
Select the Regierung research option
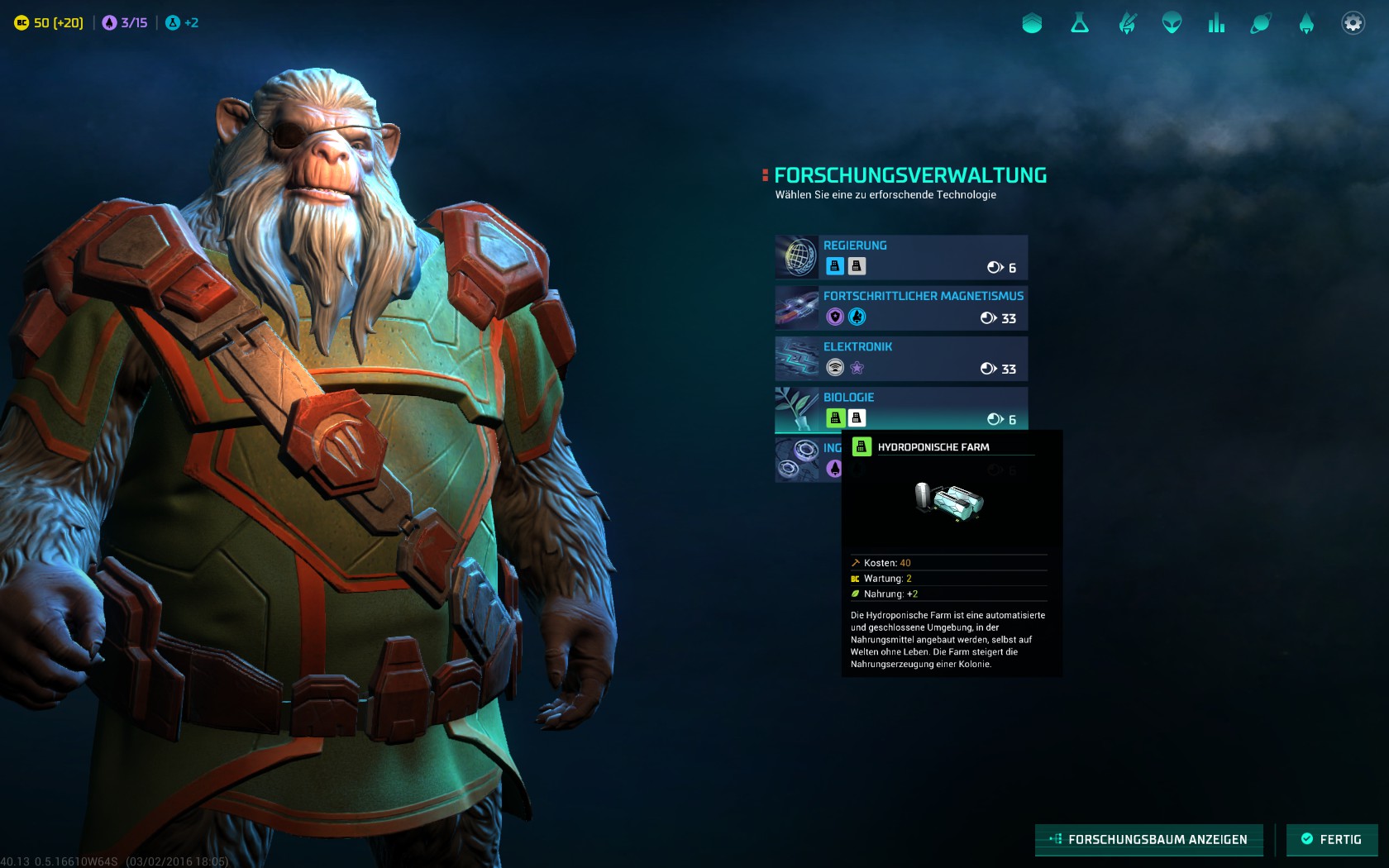tap(901, 256)
